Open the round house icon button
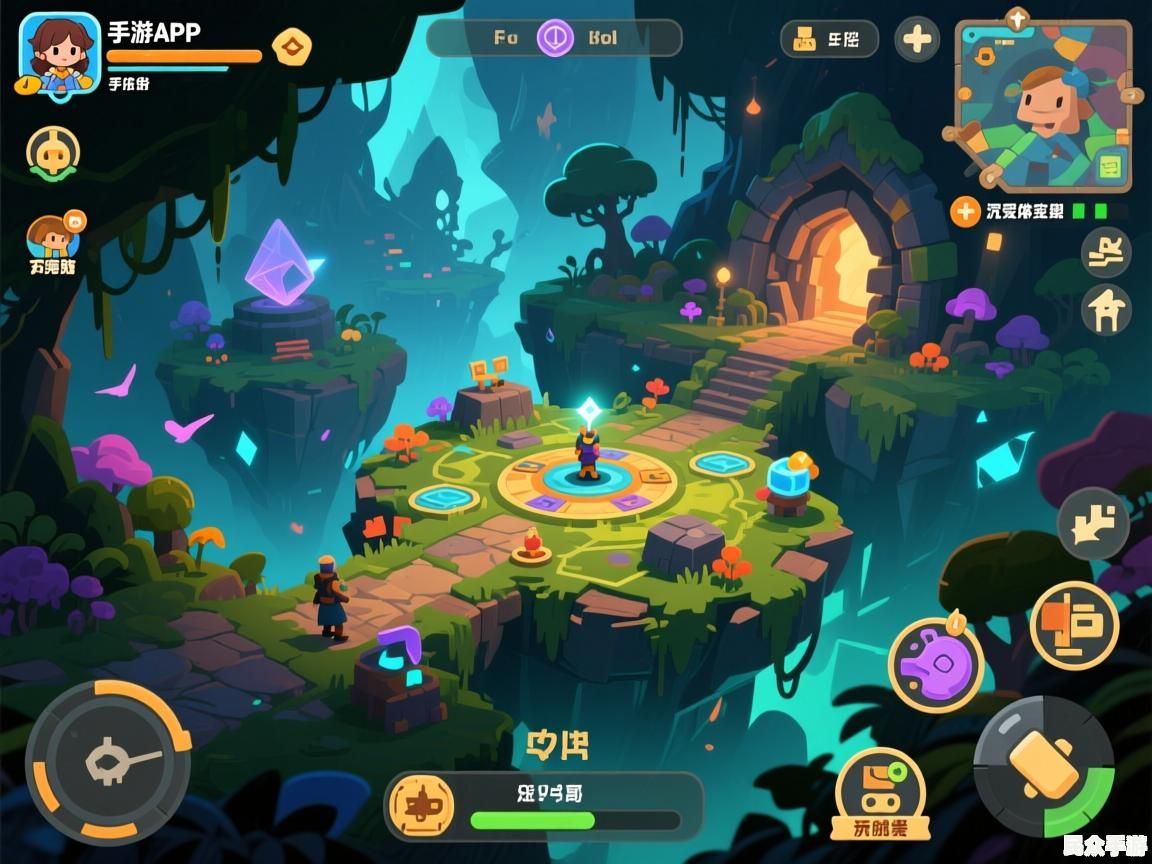The width and height of the screenshot is (1152, 864). click(1106, 310)
